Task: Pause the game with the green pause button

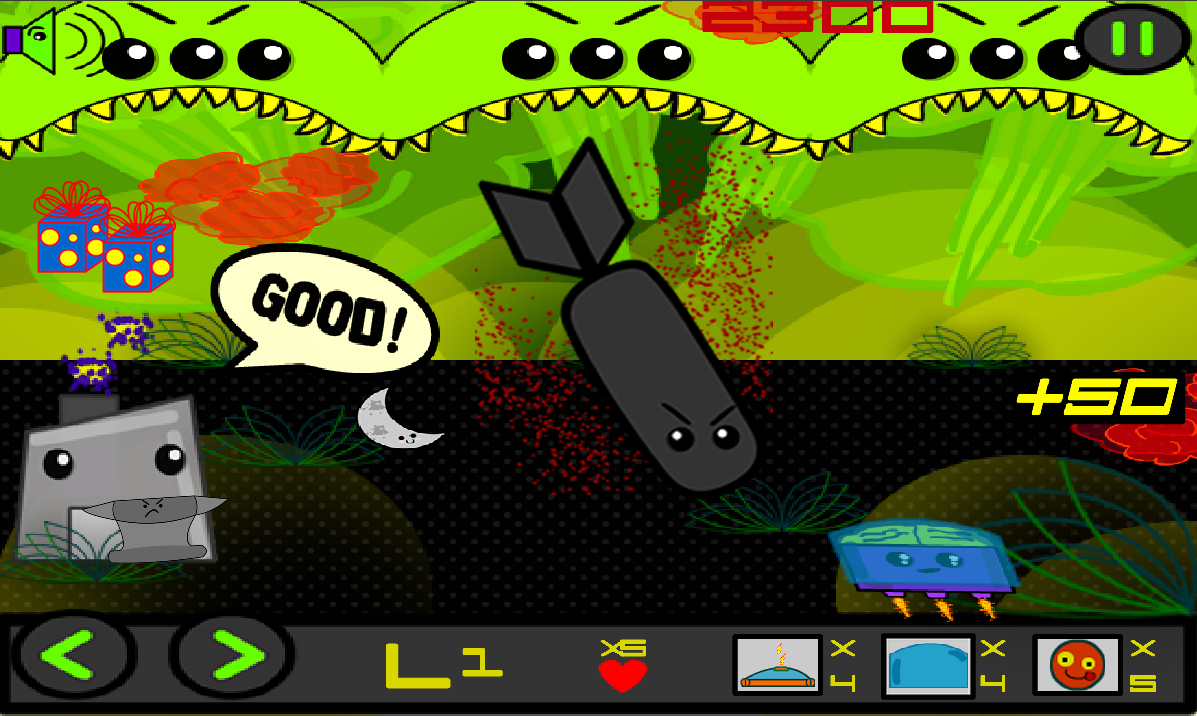Action: 1132,38
